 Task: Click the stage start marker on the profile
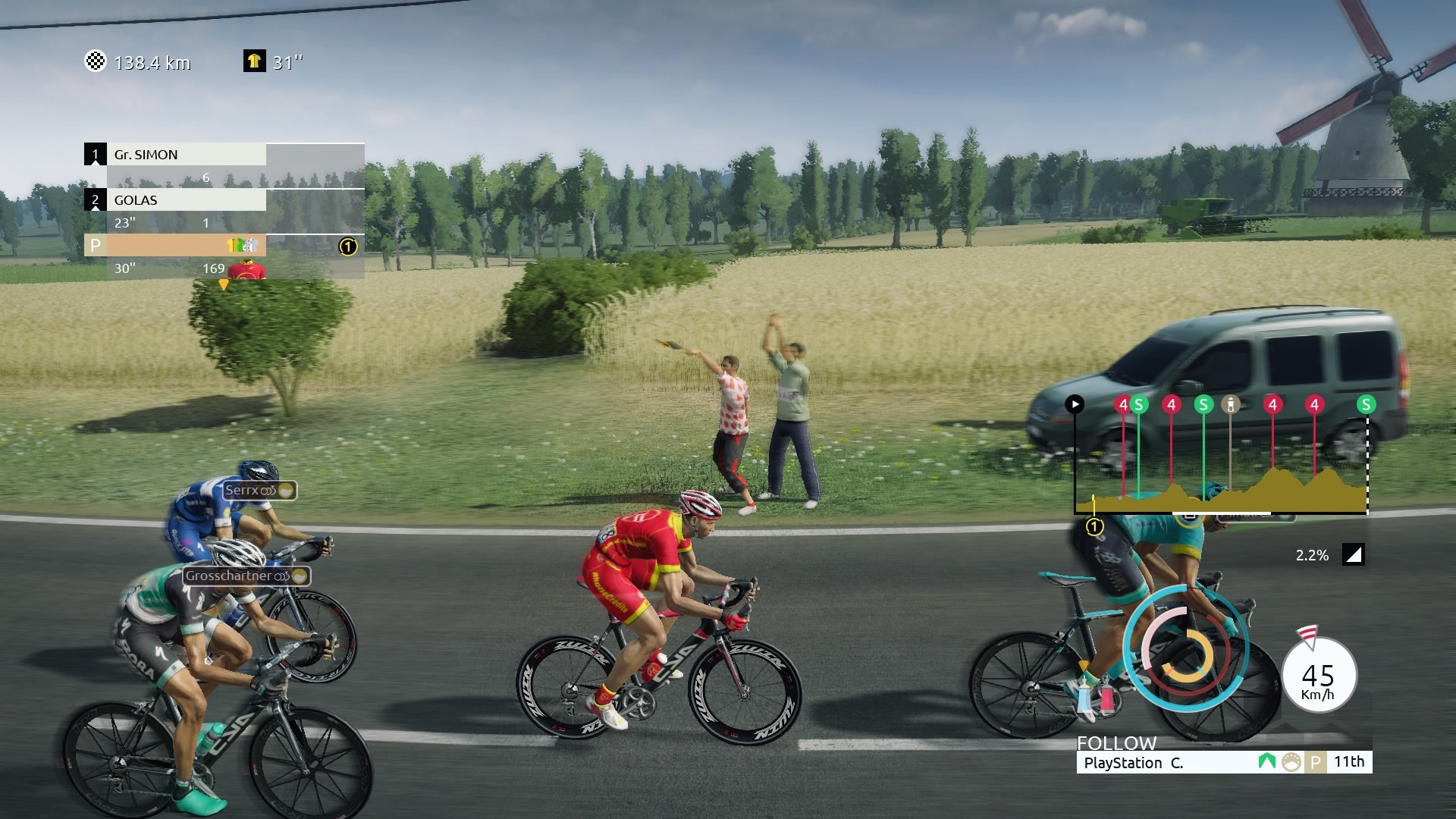[1075, 404]
